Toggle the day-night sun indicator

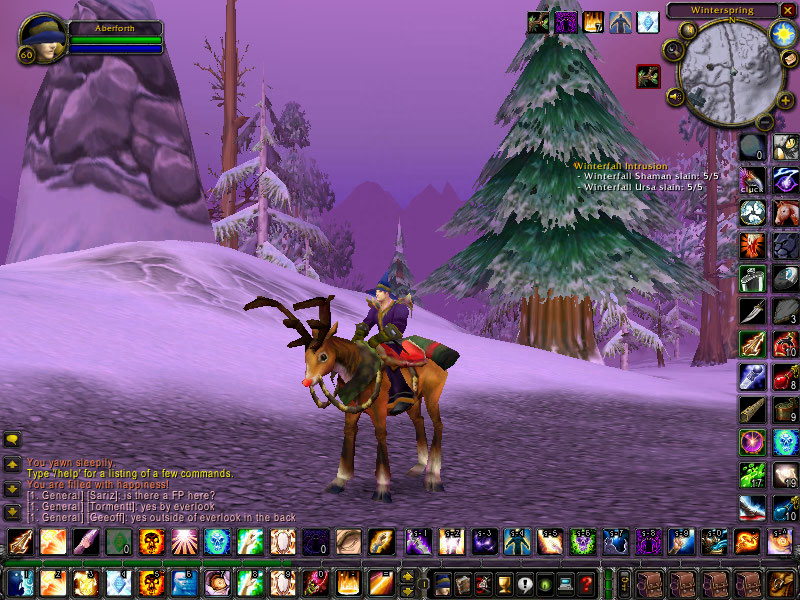[x=781, y=32]
